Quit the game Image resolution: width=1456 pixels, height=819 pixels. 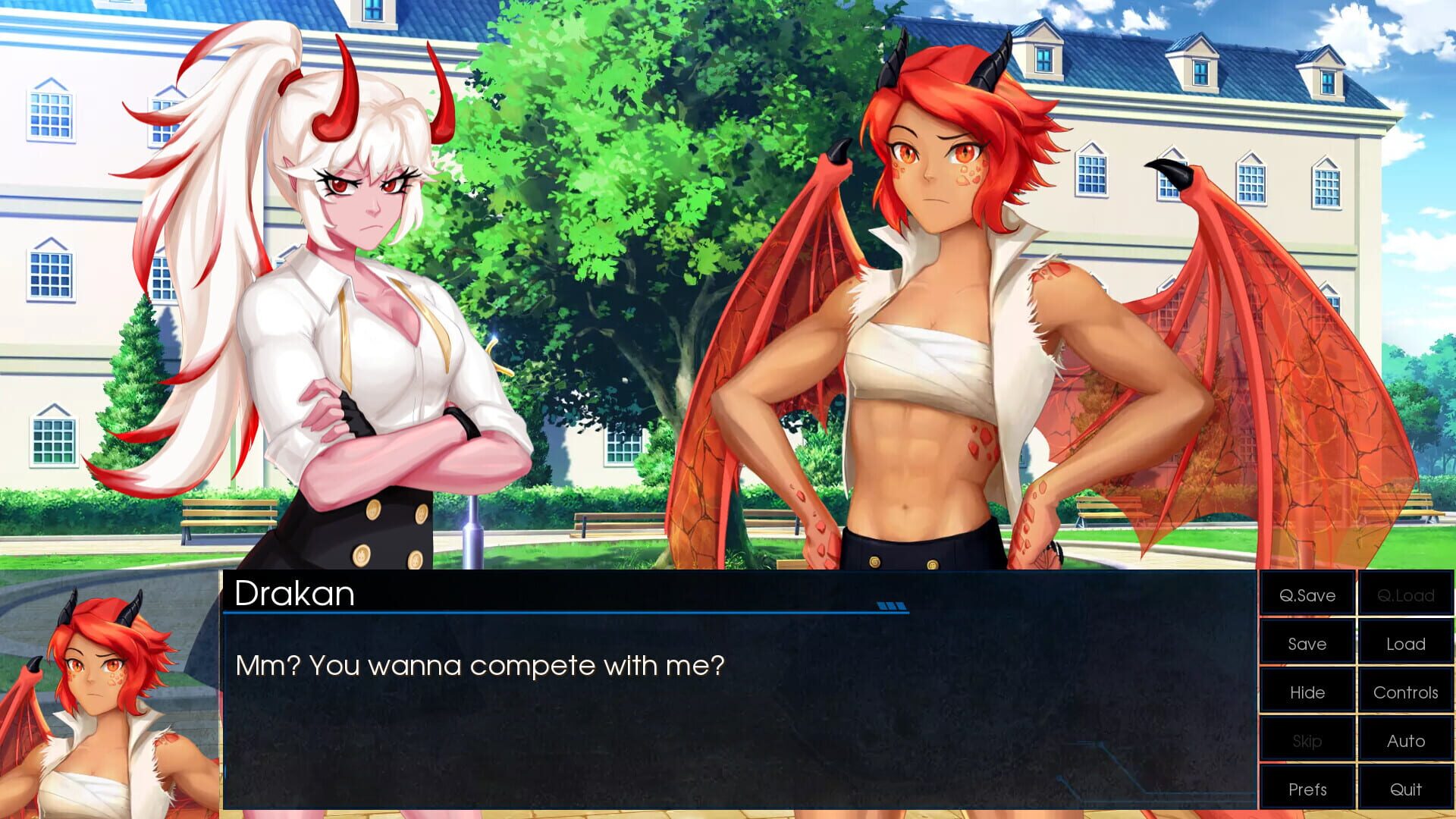coord(1405,789)
